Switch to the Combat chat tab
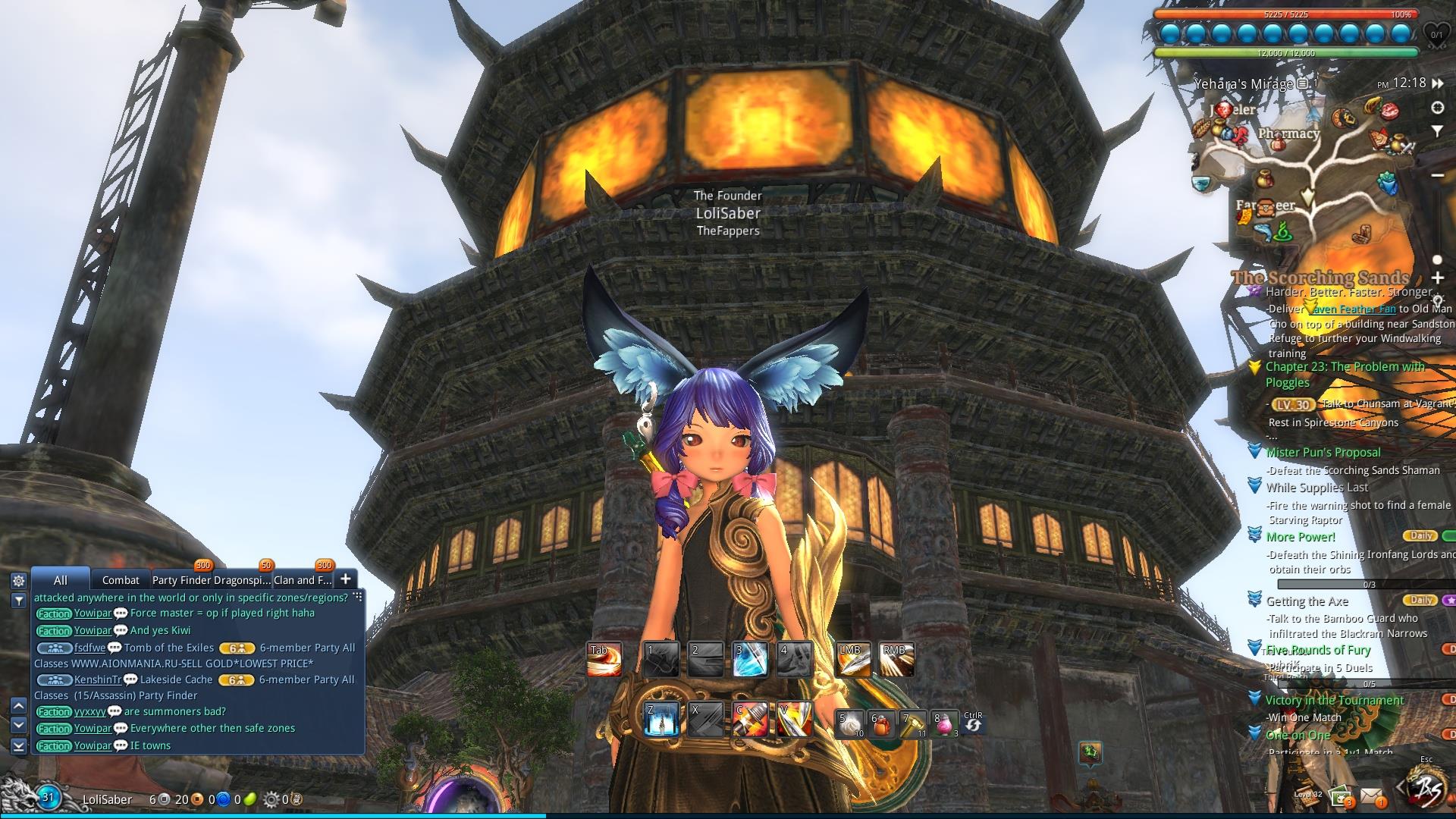1456x819 pixels. (x=121, y=580)
